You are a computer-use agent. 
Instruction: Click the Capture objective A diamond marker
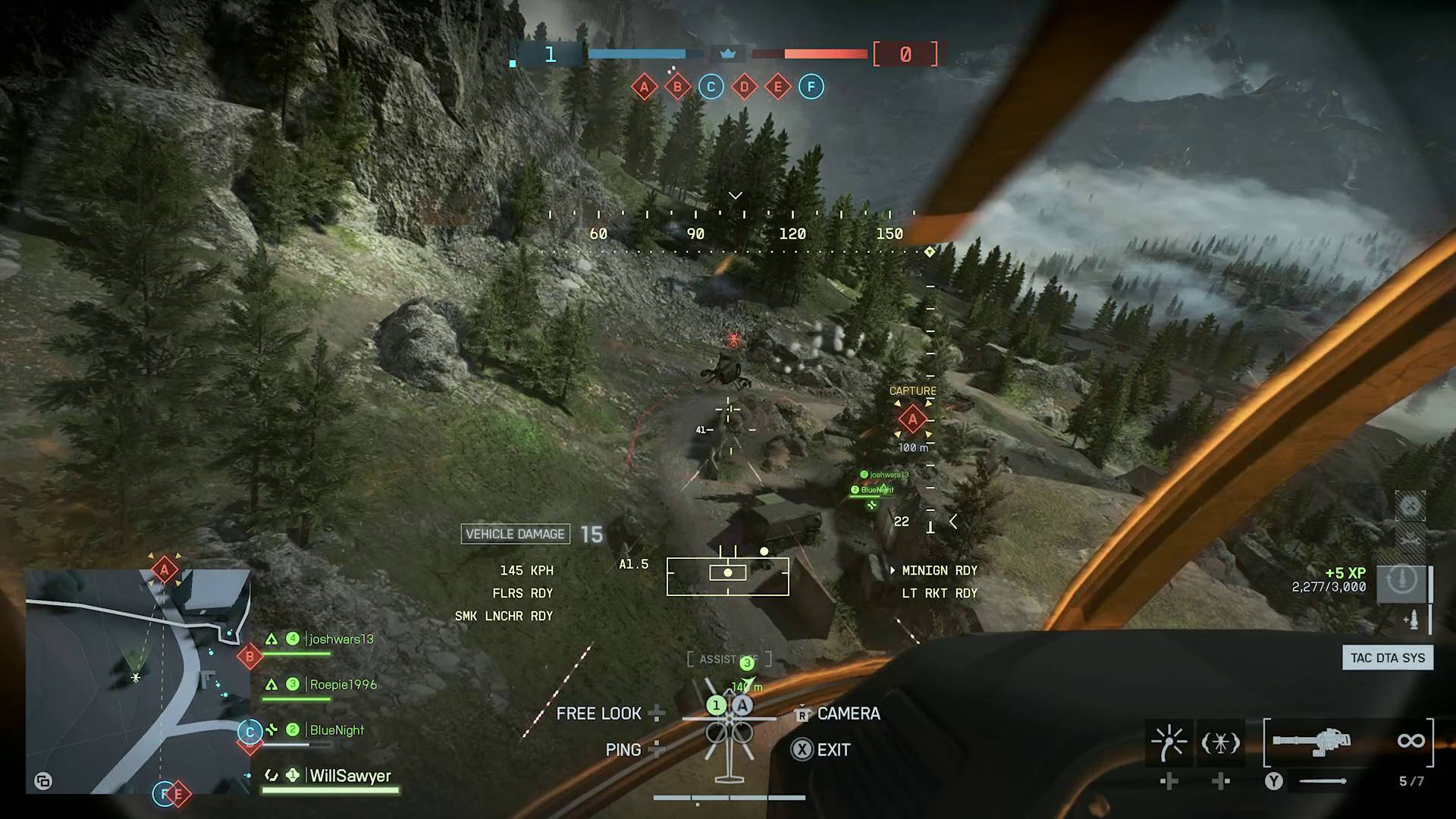912,419
